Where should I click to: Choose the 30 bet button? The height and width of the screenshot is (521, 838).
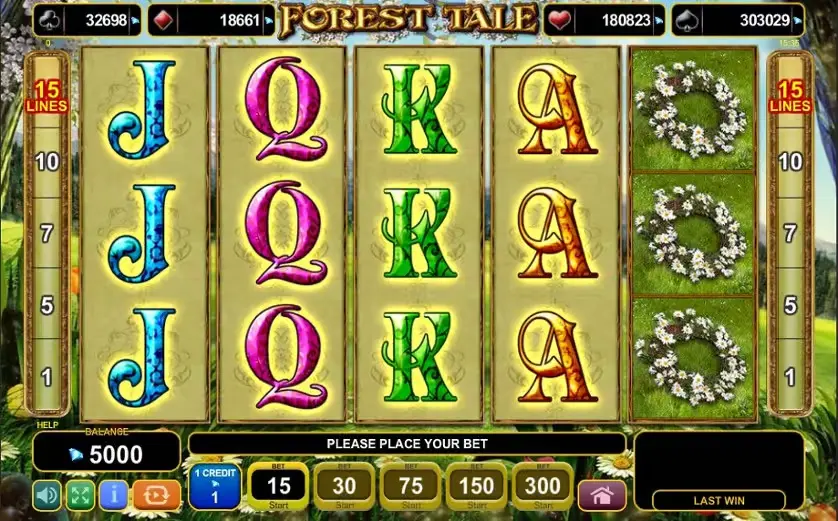tap(344, 487)
